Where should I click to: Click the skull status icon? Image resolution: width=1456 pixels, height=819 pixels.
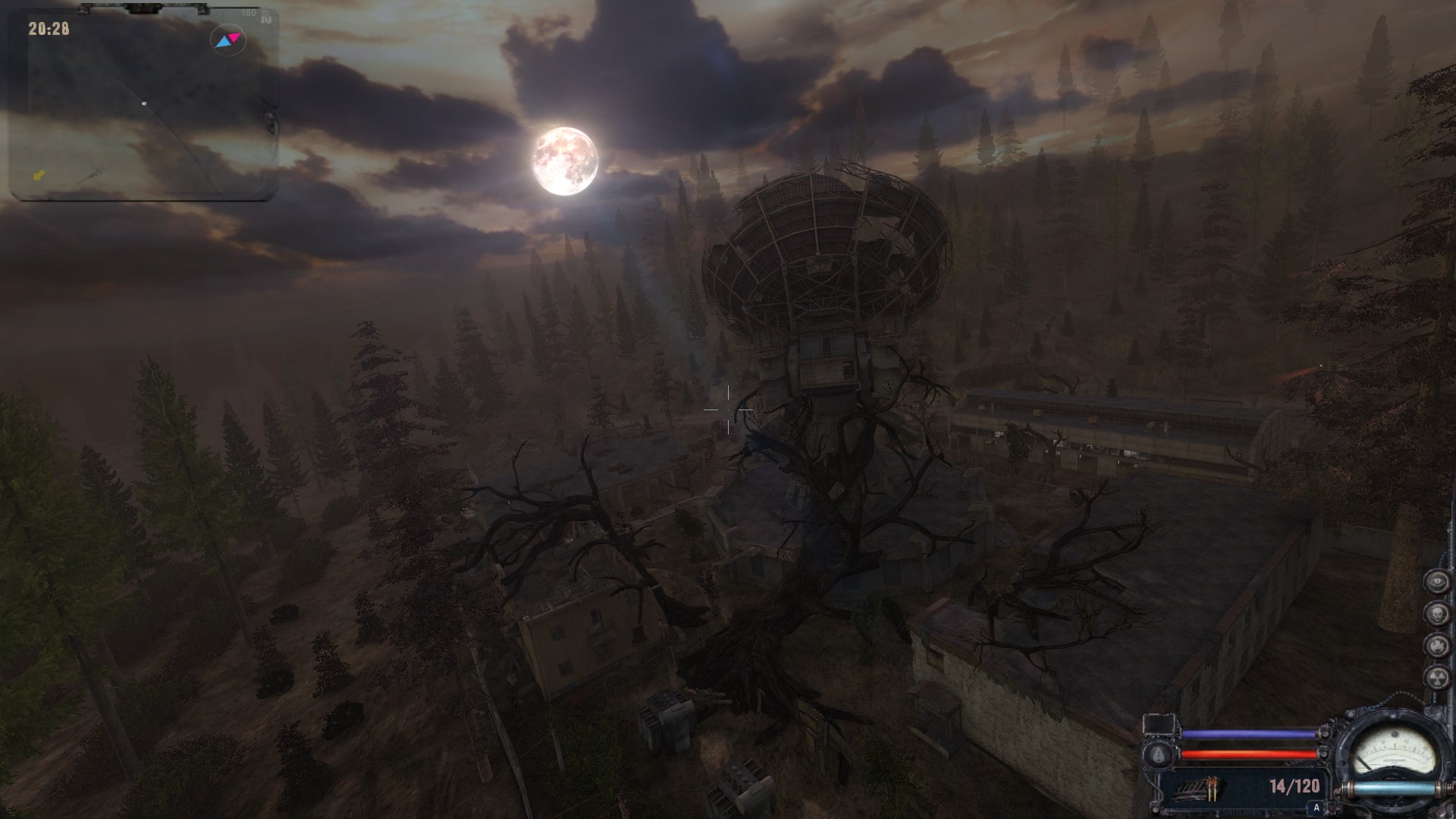coord(1436,614)
